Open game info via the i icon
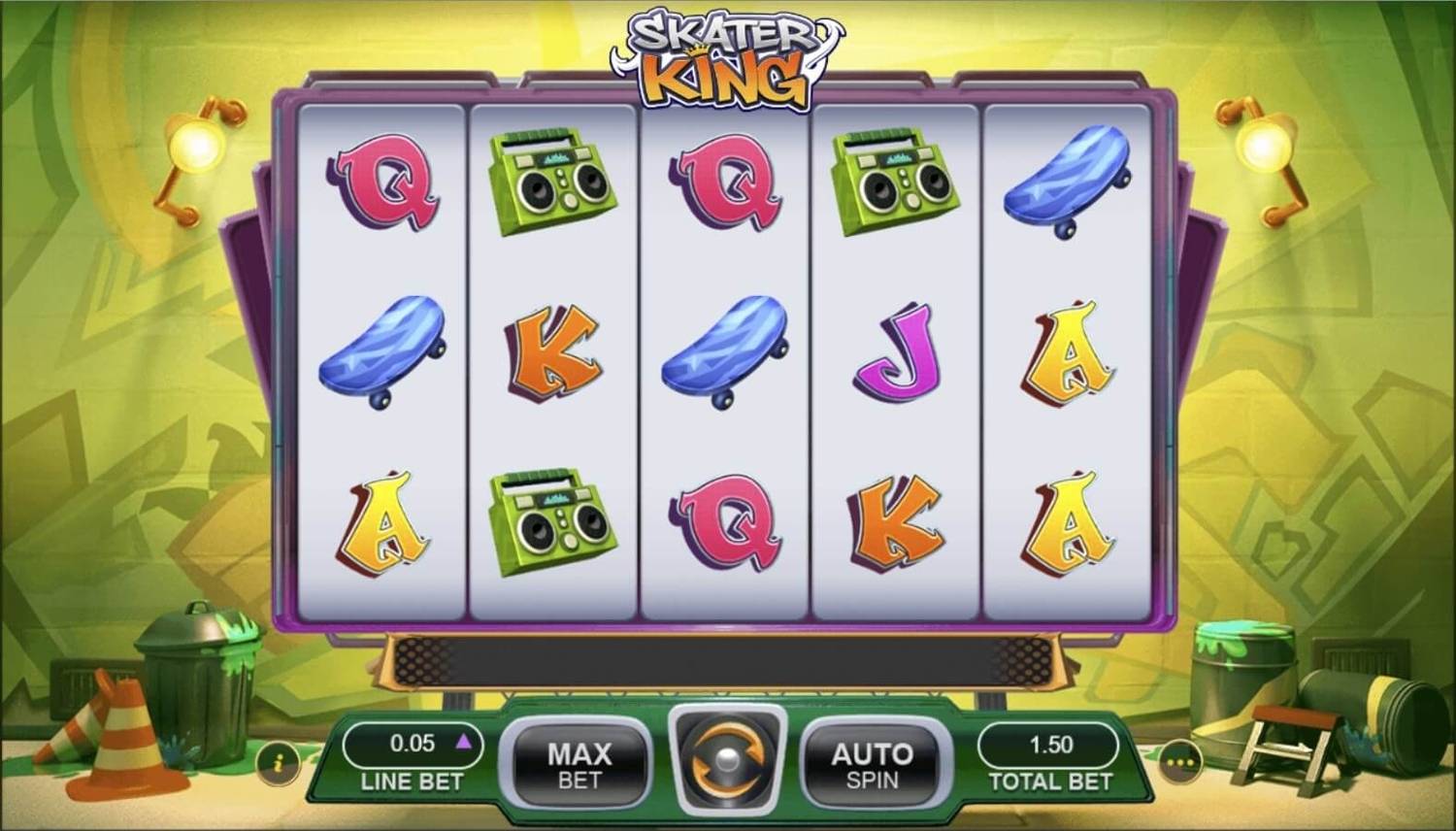1456x831 pixels. pyautogui.click(x=278, y=766)
